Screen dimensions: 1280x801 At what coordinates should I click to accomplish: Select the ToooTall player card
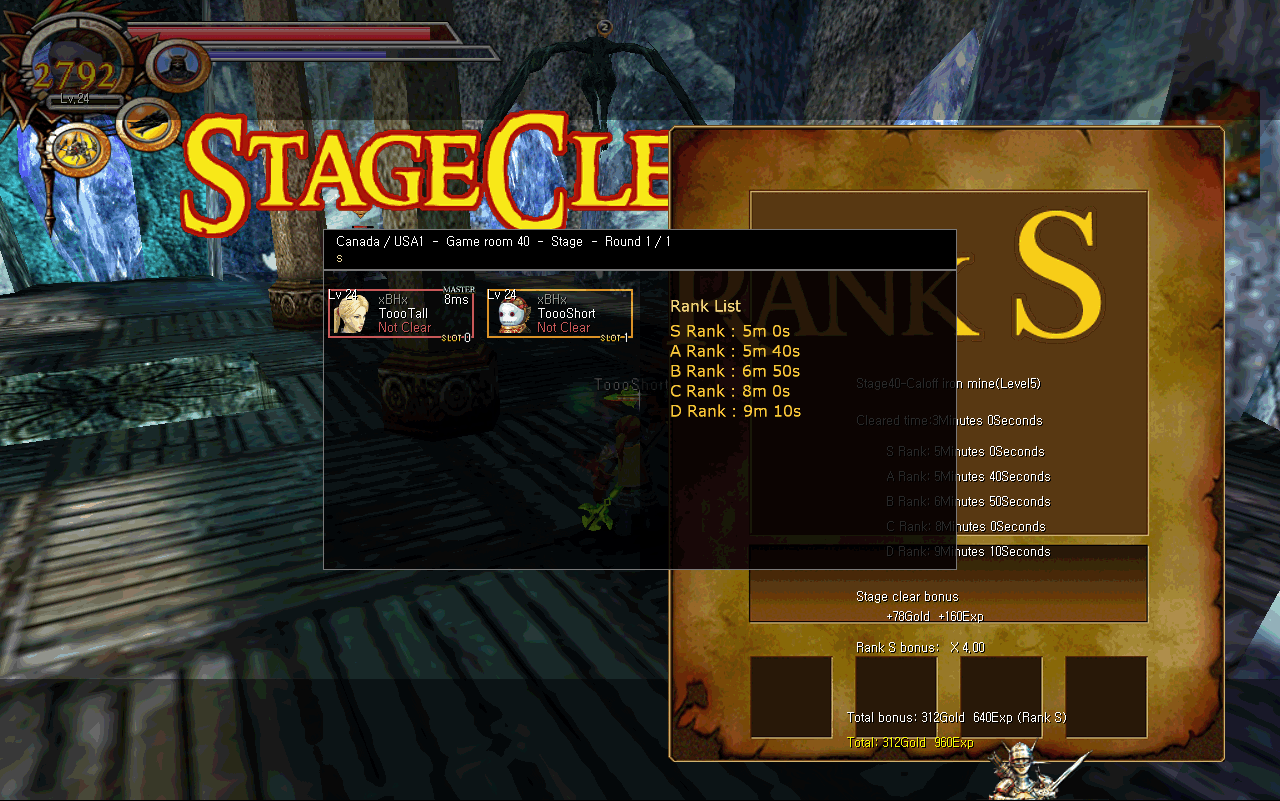click(400, 314)
